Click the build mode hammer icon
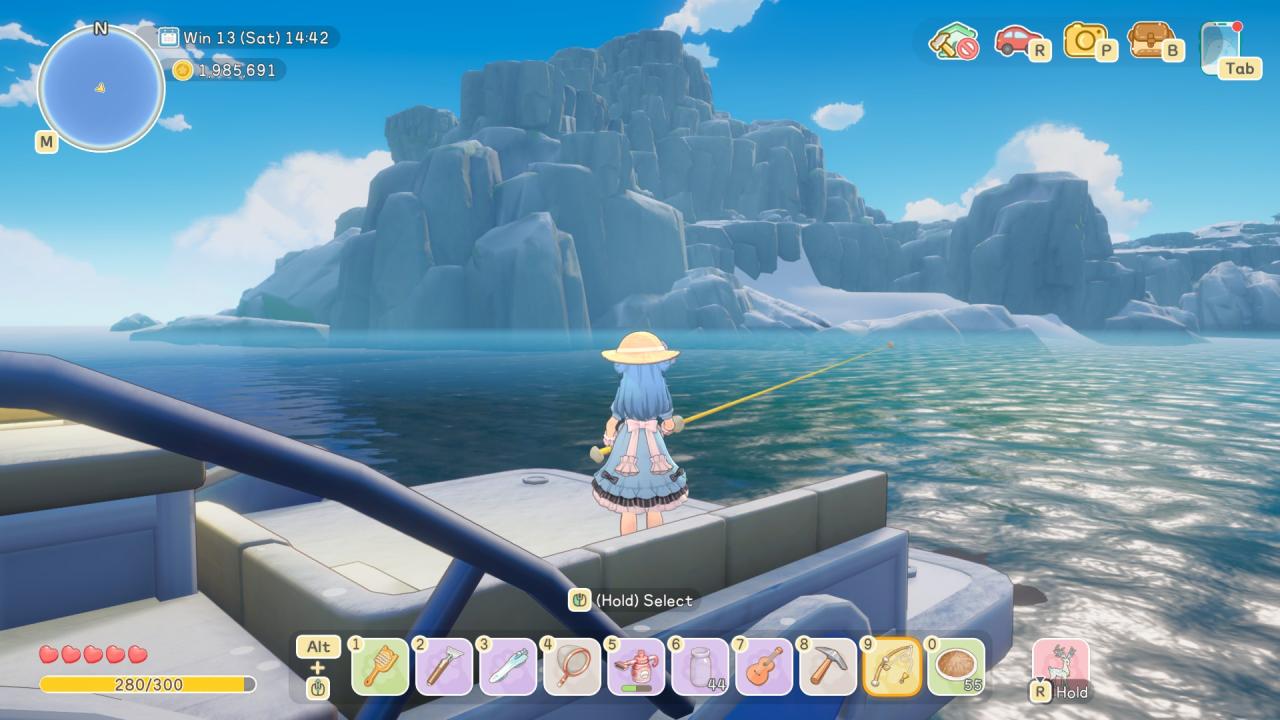1280x720 pixels. (x=951, y=41)
